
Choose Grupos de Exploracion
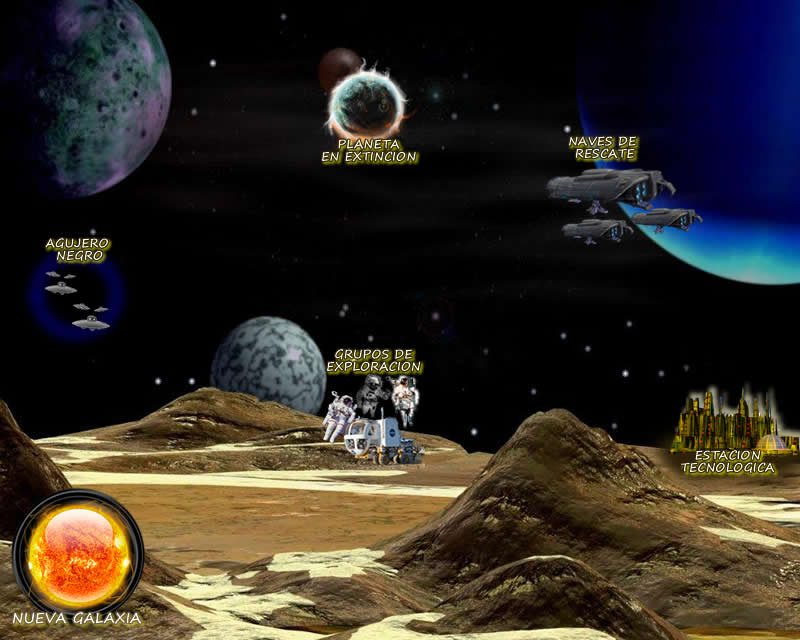pos(375,413)
